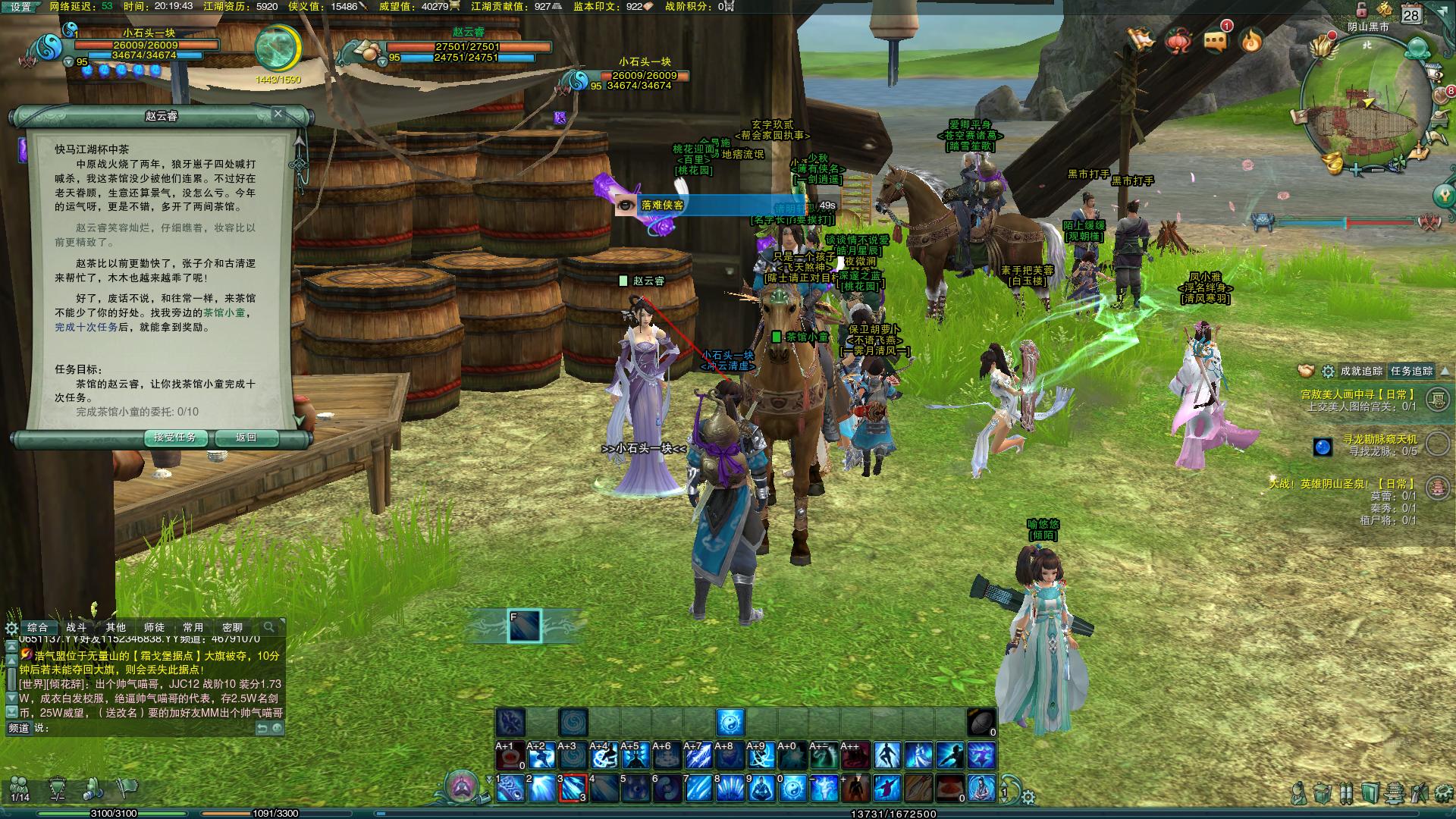
Task: Click the chat search magnifier icon
Action: 268,627
